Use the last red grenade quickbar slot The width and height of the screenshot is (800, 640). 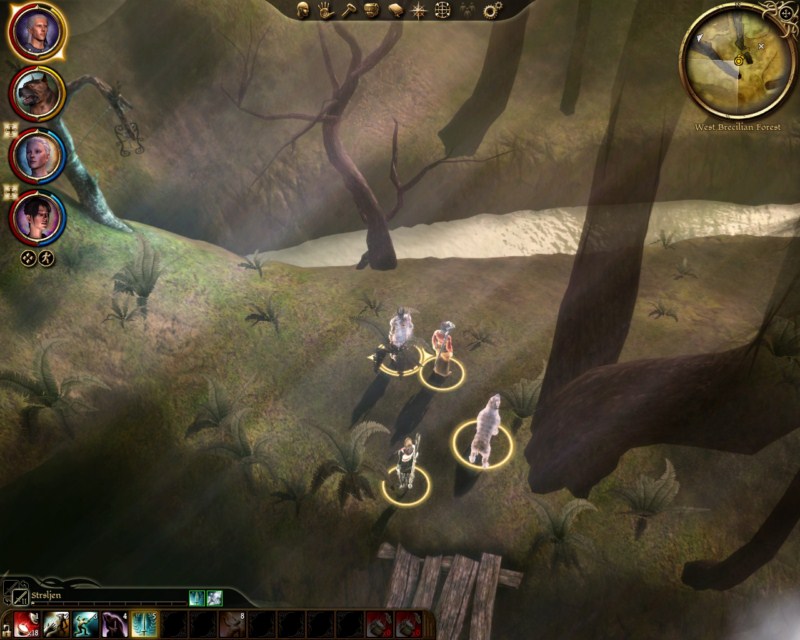[x=408, y=624]
